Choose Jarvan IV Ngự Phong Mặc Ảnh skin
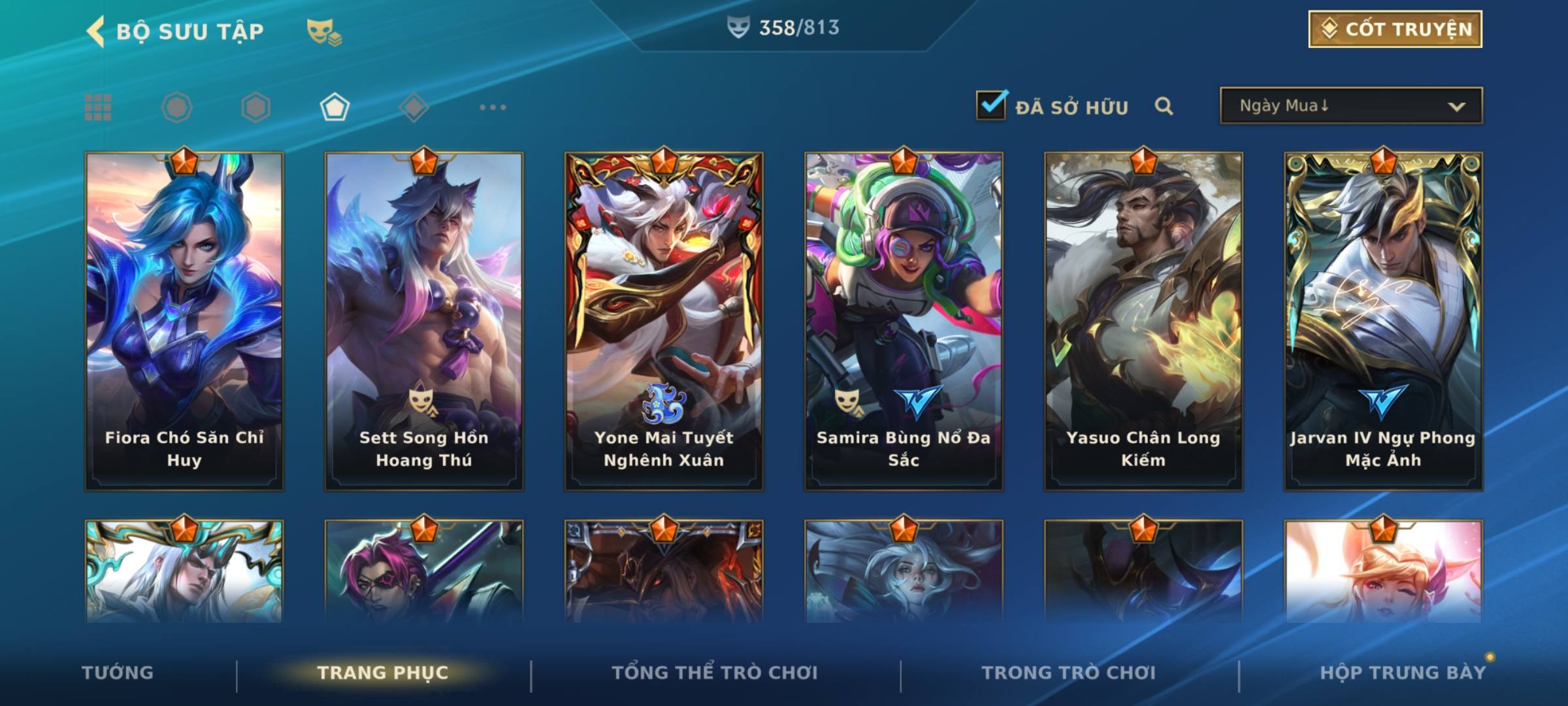This screenshot has height=706, width=1568. point(1383,320)
